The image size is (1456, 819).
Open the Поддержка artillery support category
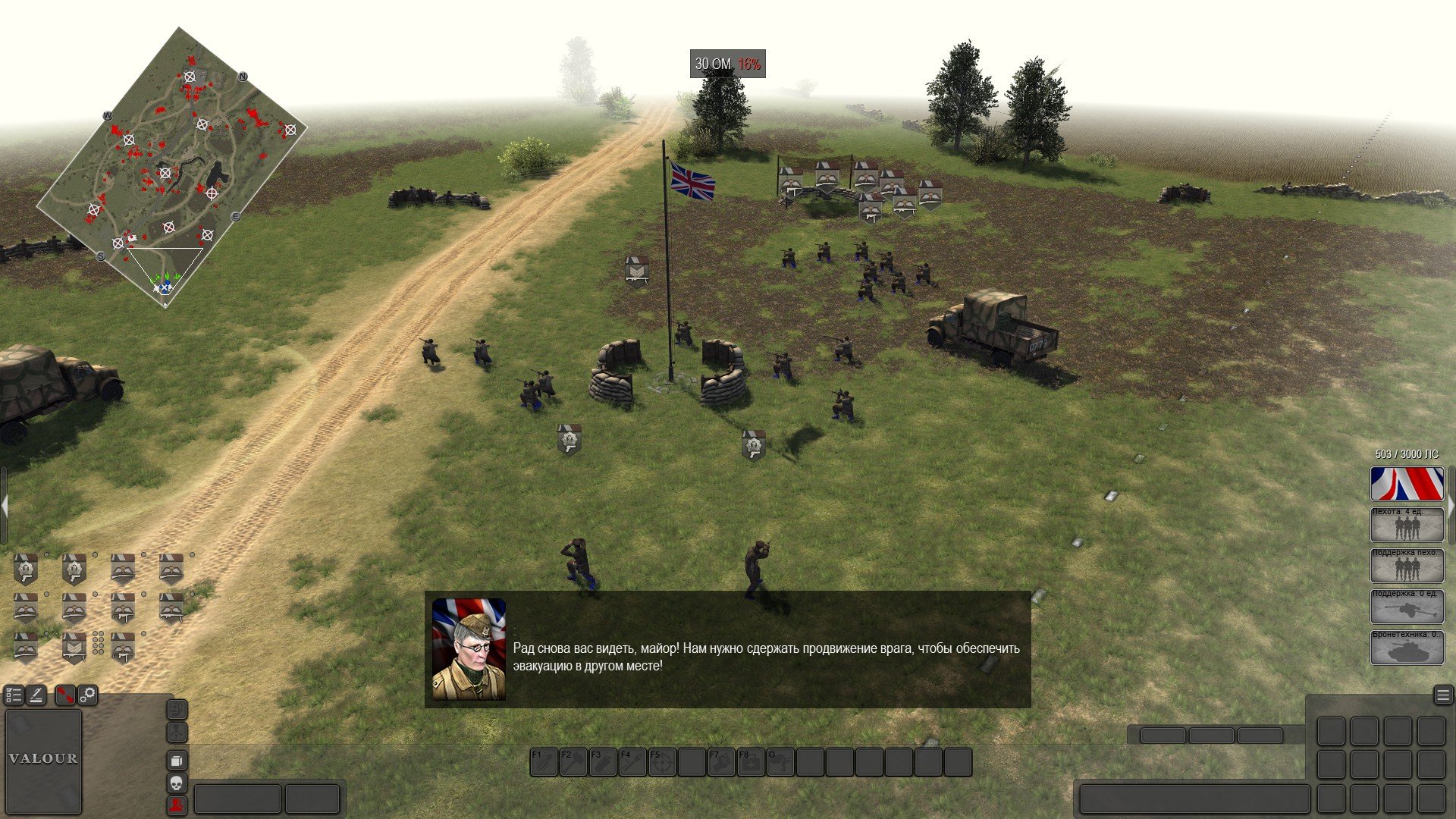(1407, 606)
